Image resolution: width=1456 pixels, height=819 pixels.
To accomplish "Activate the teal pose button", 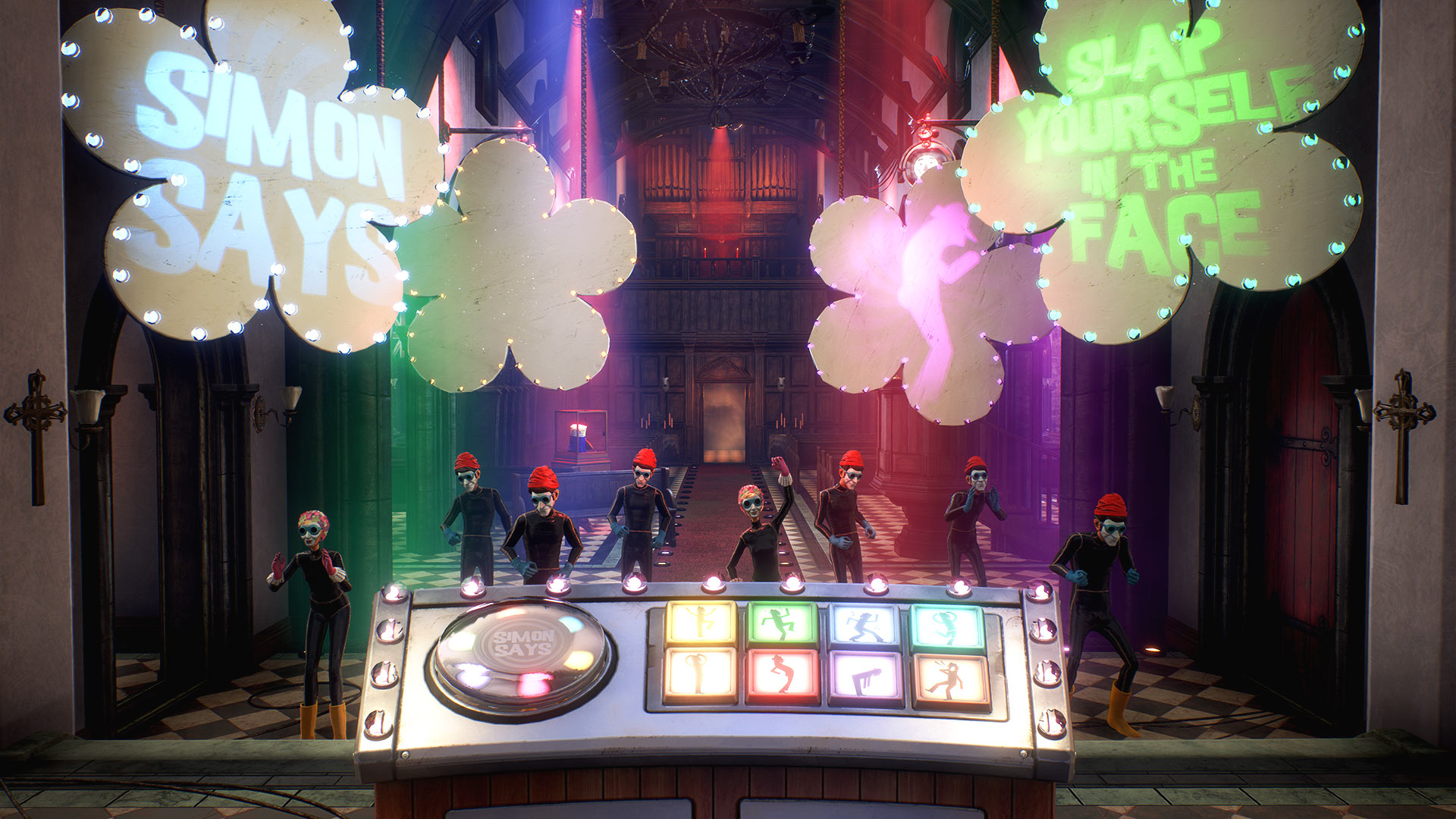I will coord(948,627).
